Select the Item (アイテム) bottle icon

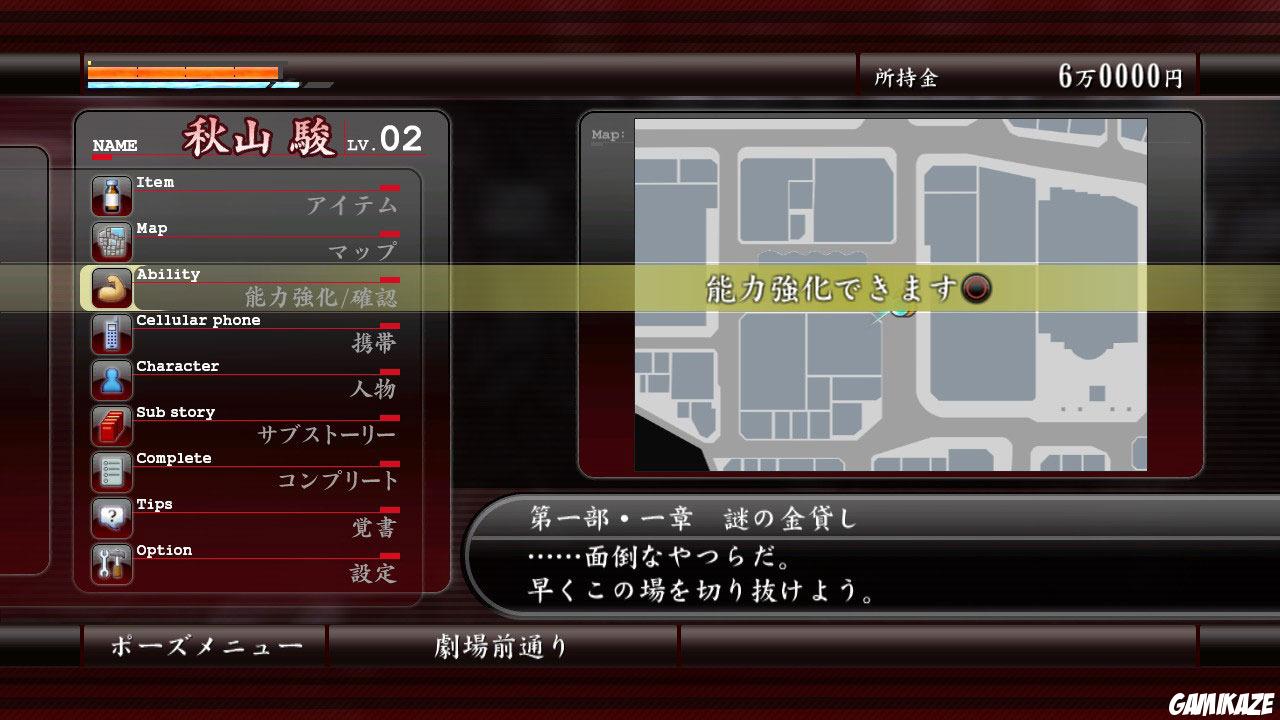111,196
